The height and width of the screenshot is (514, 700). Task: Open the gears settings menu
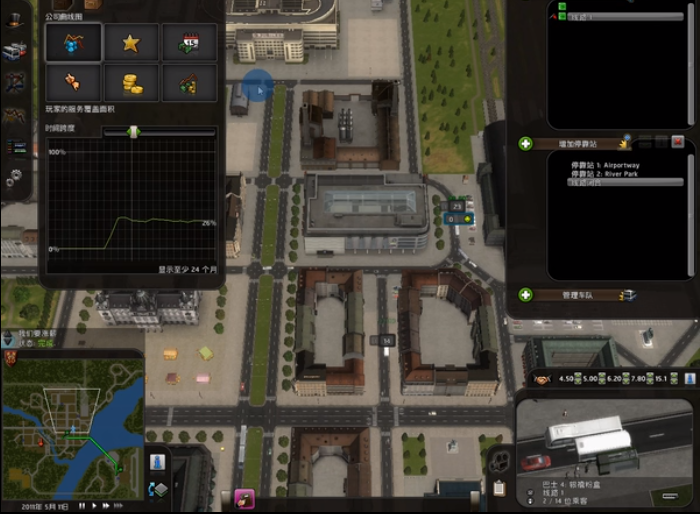[x=15, y=178]
